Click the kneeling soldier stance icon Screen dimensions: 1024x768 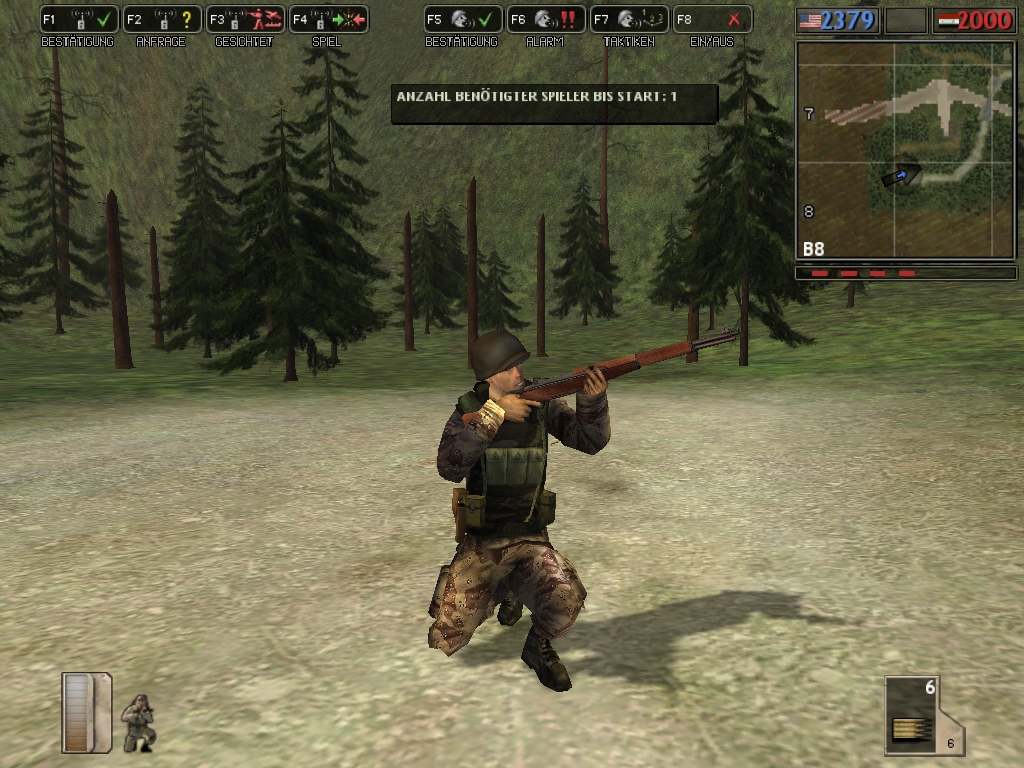138,722
